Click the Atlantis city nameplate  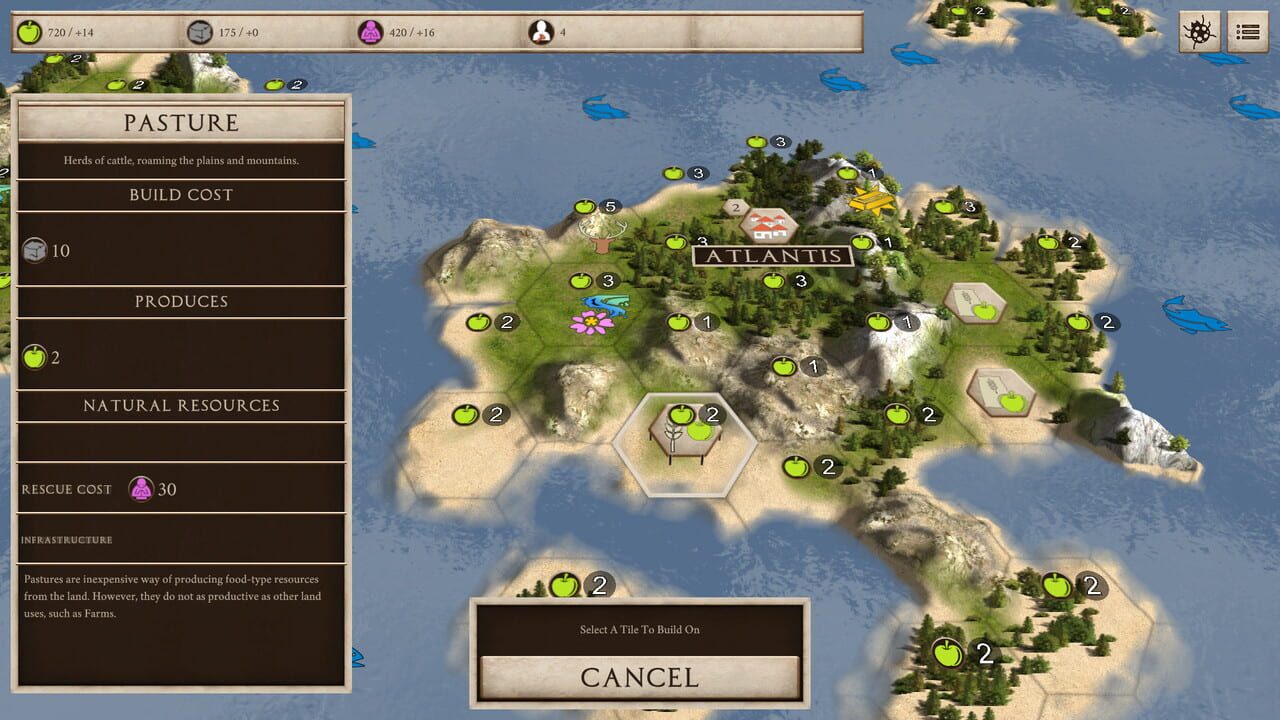tap(772, 256)
